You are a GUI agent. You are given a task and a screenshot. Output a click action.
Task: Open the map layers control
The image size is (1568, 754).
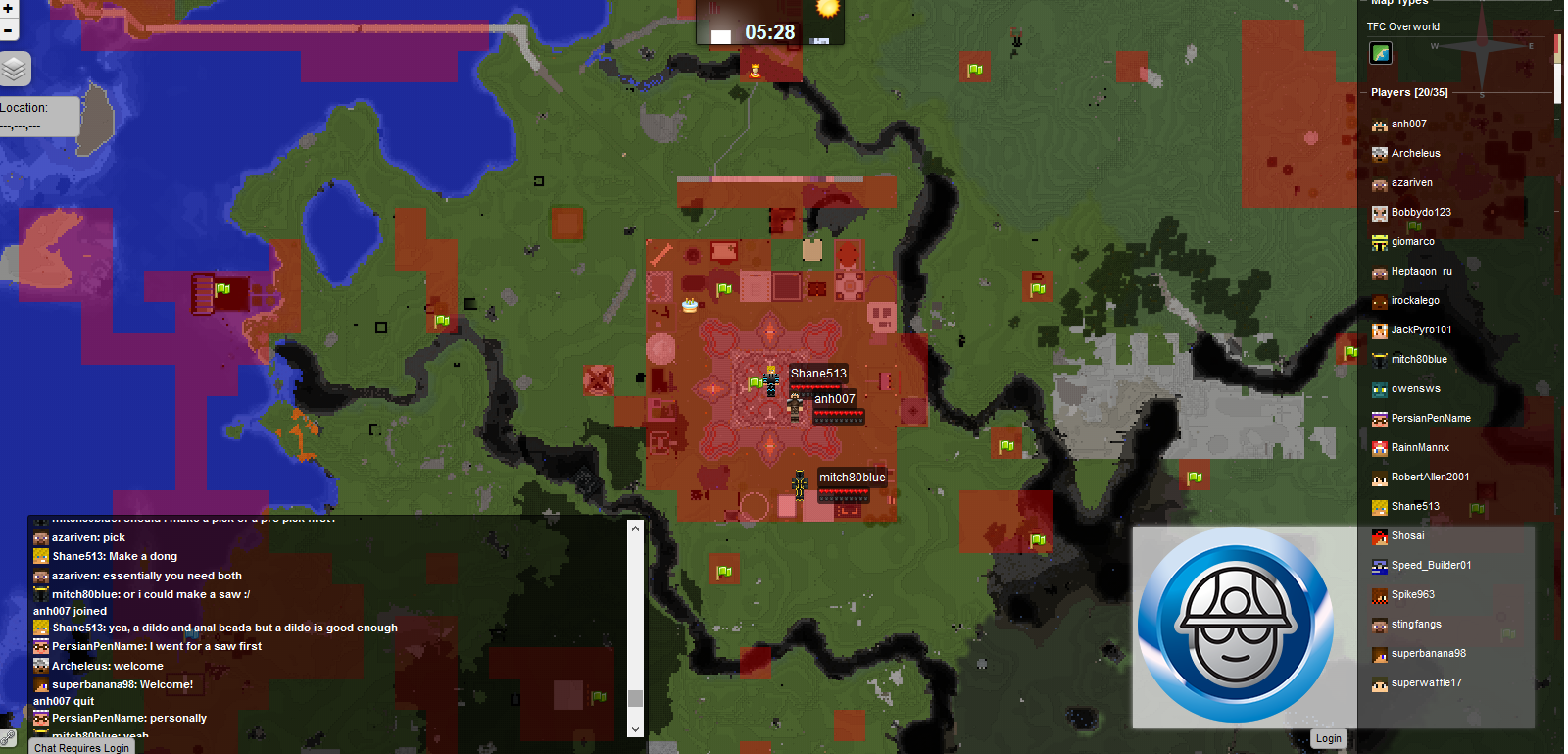14,69
